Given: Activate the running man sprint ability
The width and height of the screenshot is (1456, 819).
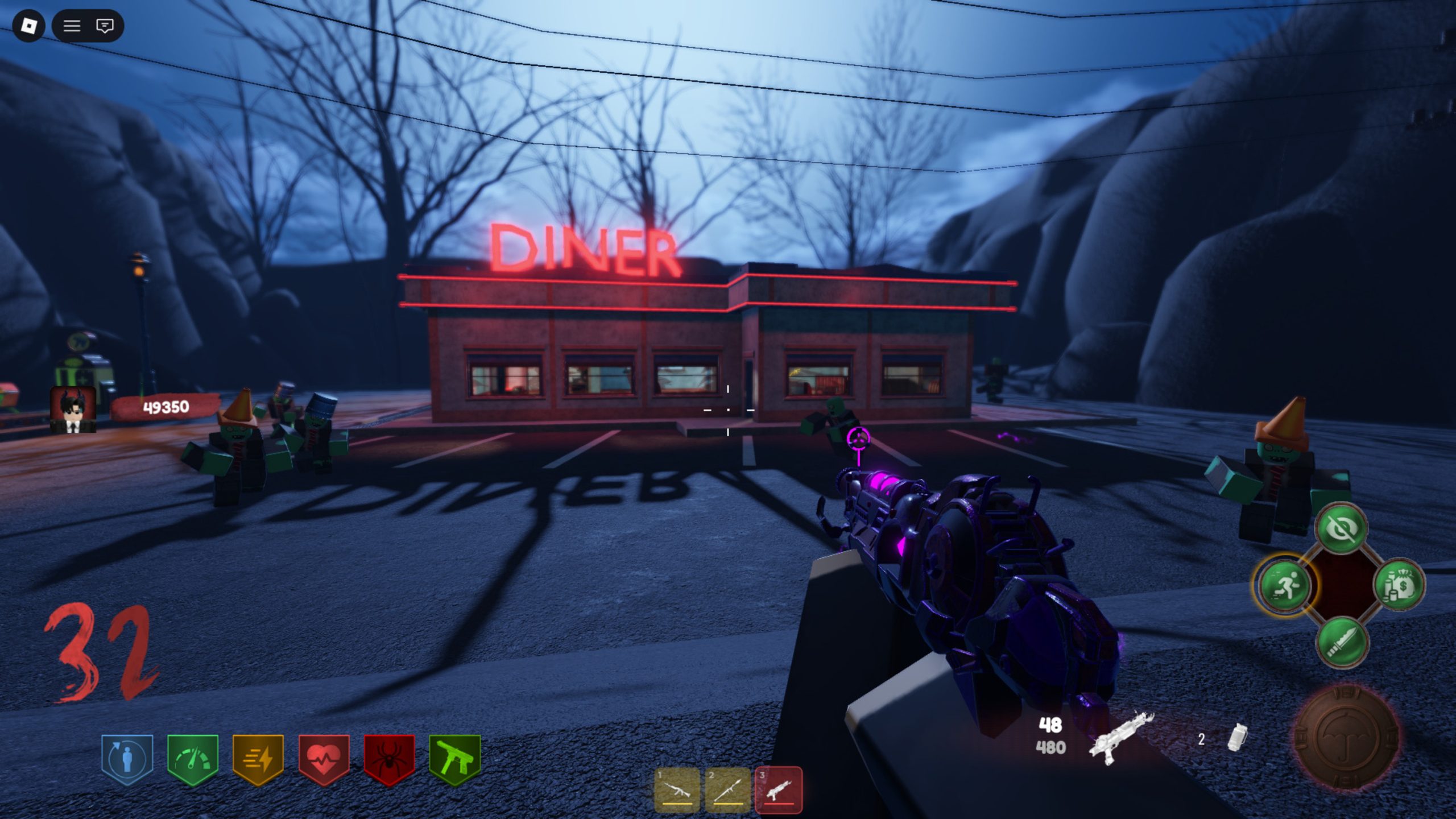Looking at the screenshot, I should [1284, 585].
